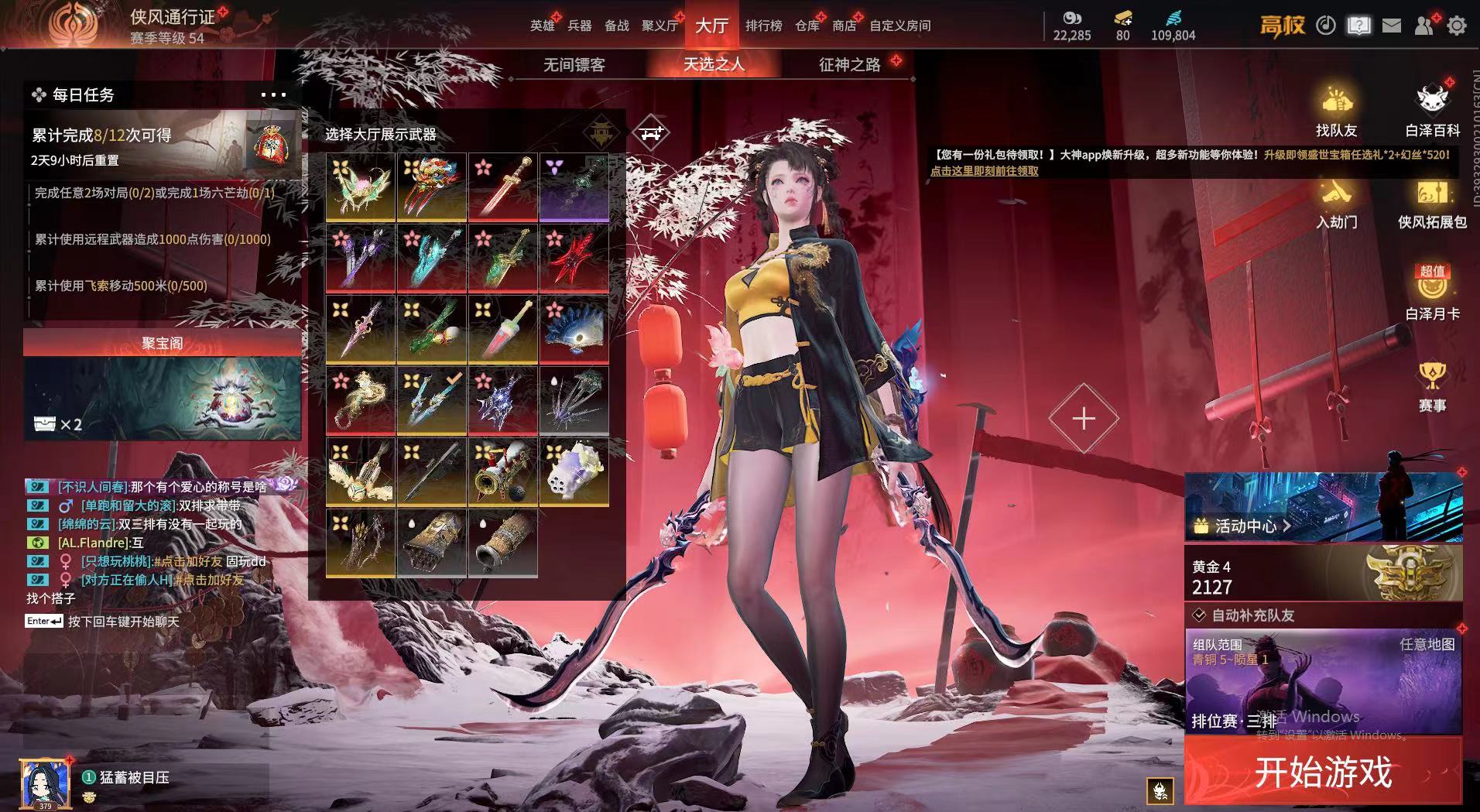
Task: Select the 征神之路 mode tab
Action: click(x=849, y=65)
